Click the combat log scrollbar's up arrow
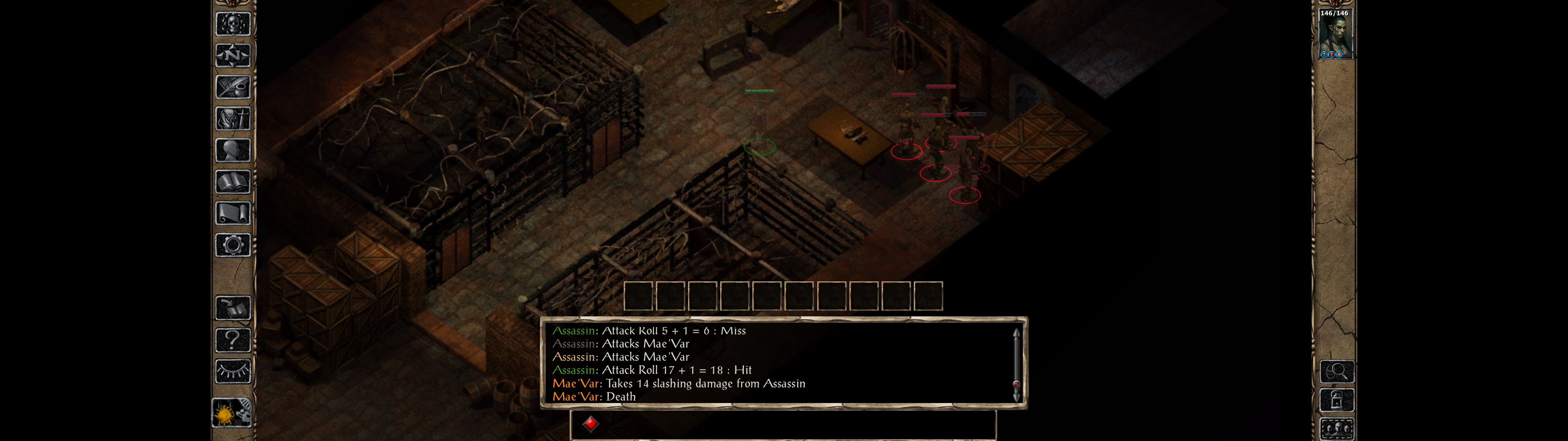Image resolution: width=1568 pixels, height=441 pixels. click(1016, 333)
